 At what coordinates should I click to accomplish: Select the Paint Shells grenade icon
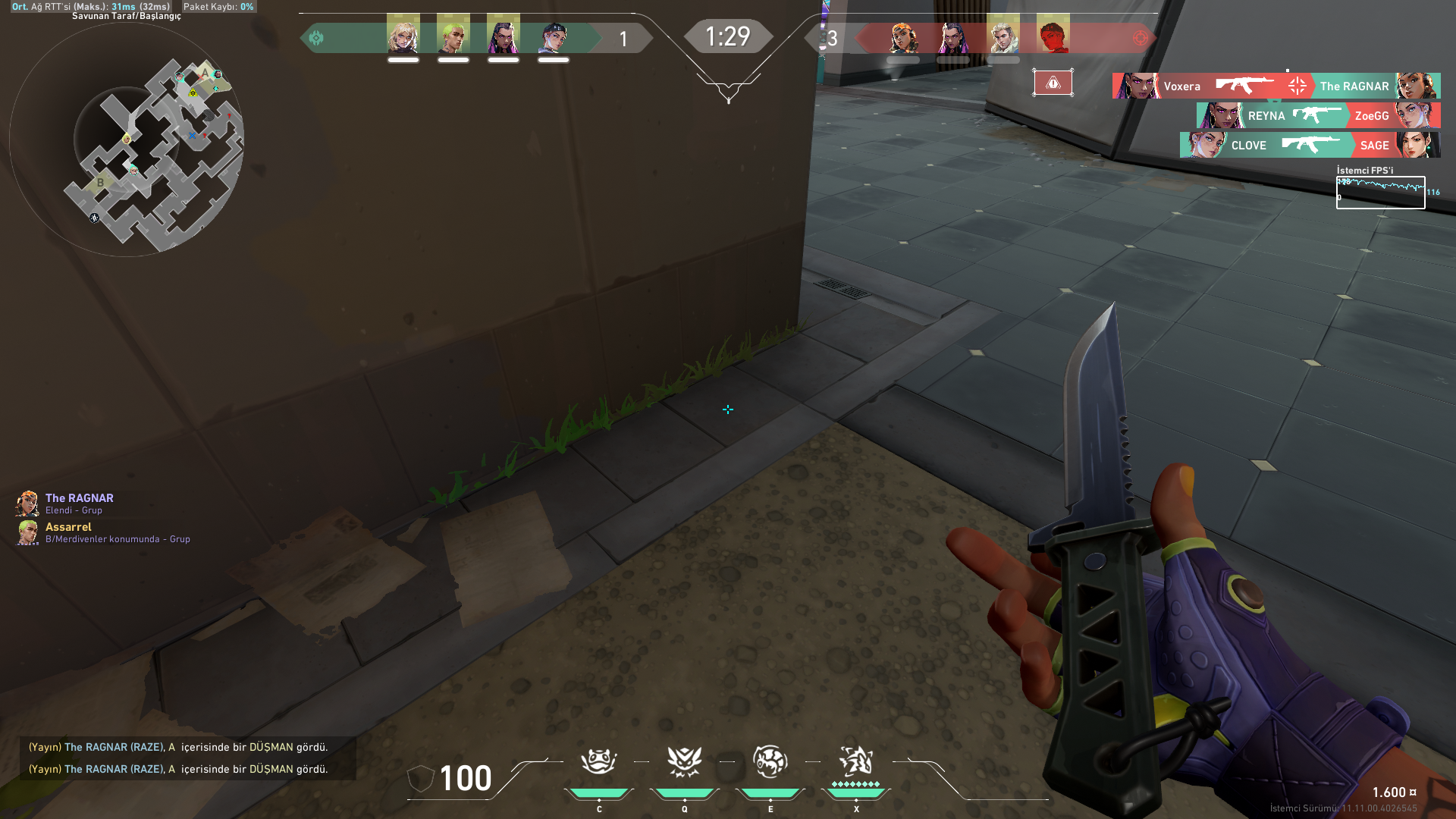click(770, 762)
